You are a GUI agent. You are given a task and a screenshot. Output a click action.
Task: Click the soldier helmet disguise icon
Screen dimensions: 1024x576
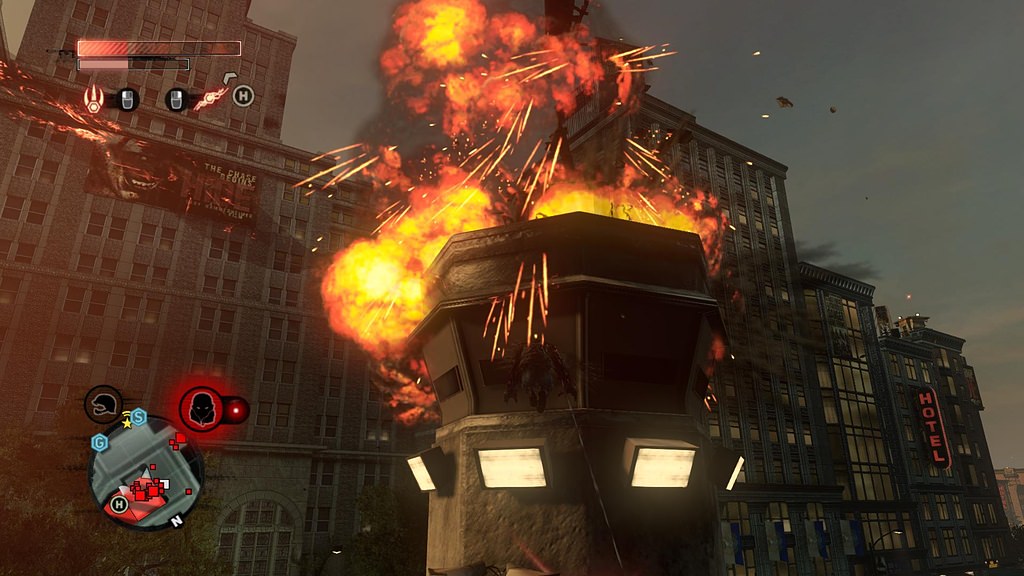(103, 403)
